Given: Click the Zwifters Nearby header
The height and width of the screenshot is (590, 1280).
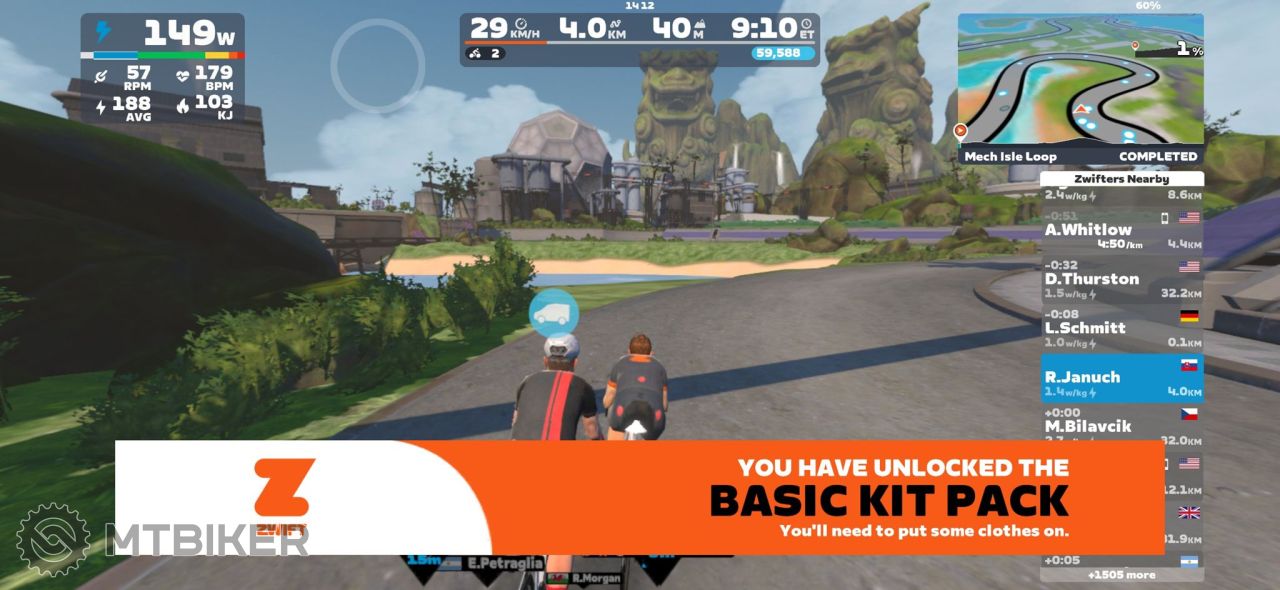Looking at the screenshot, I should (1121, 179).
